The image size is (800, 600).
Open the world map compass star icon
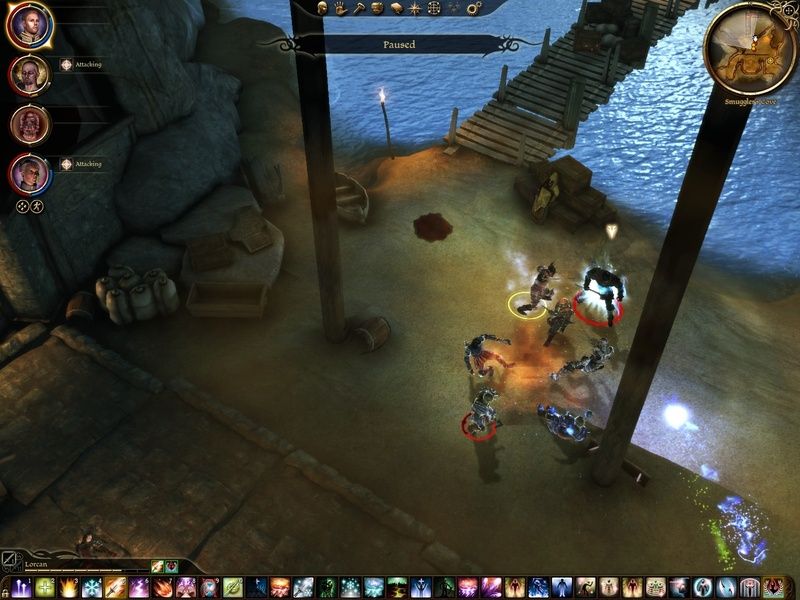tap(414, 8)
